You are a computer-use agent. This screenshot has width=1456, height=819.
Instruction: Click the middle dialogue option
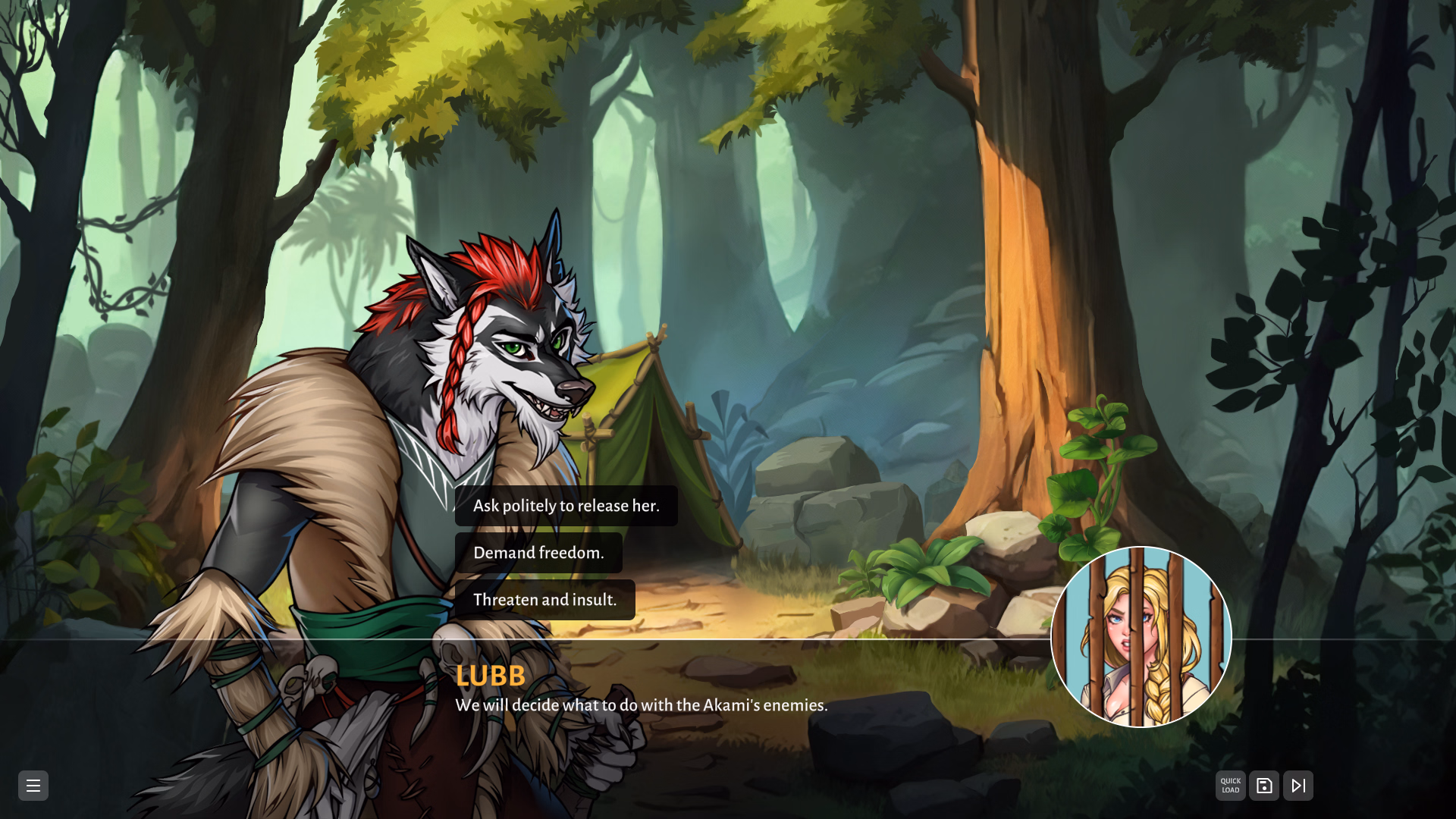[x=538, y=553]
